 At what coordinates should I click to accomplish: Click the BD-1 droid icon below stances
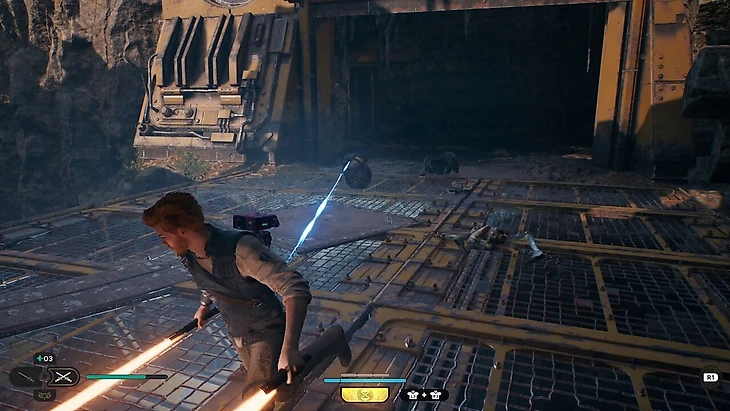pyautogui.click(x=44, y=395)
